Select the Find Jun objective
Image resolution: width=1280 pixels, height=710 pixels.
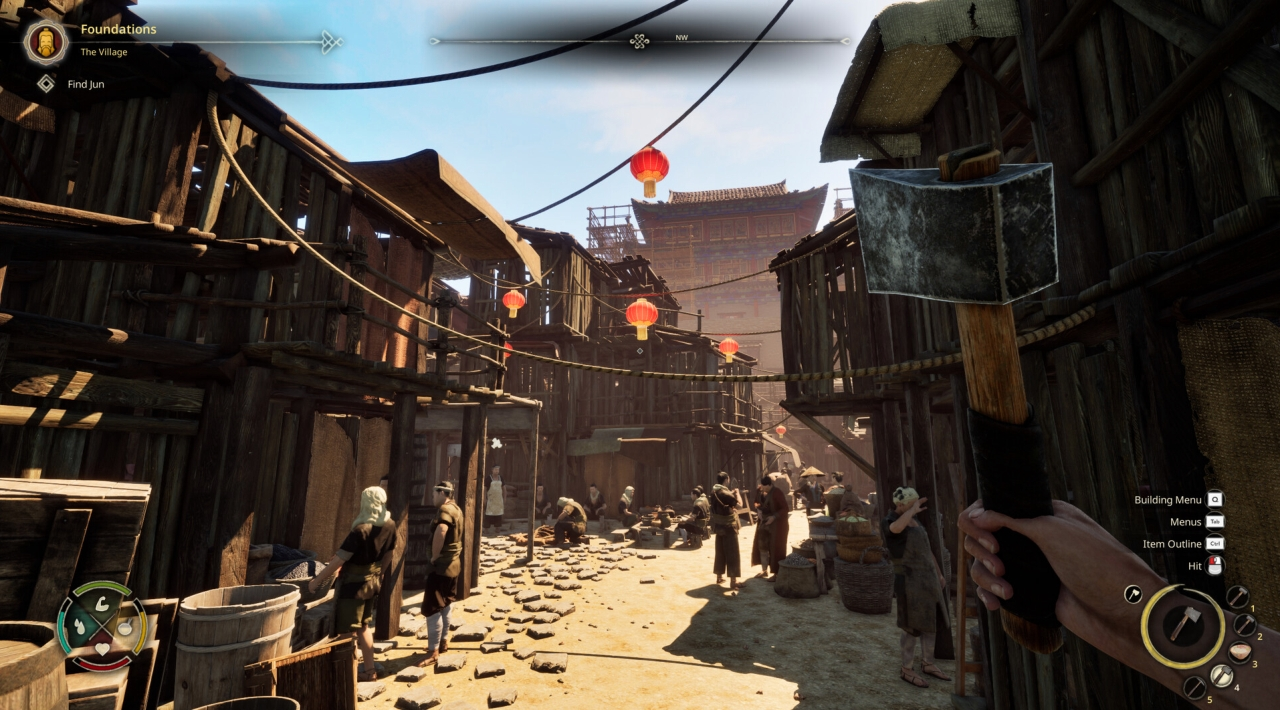click(x=86, y=84)
